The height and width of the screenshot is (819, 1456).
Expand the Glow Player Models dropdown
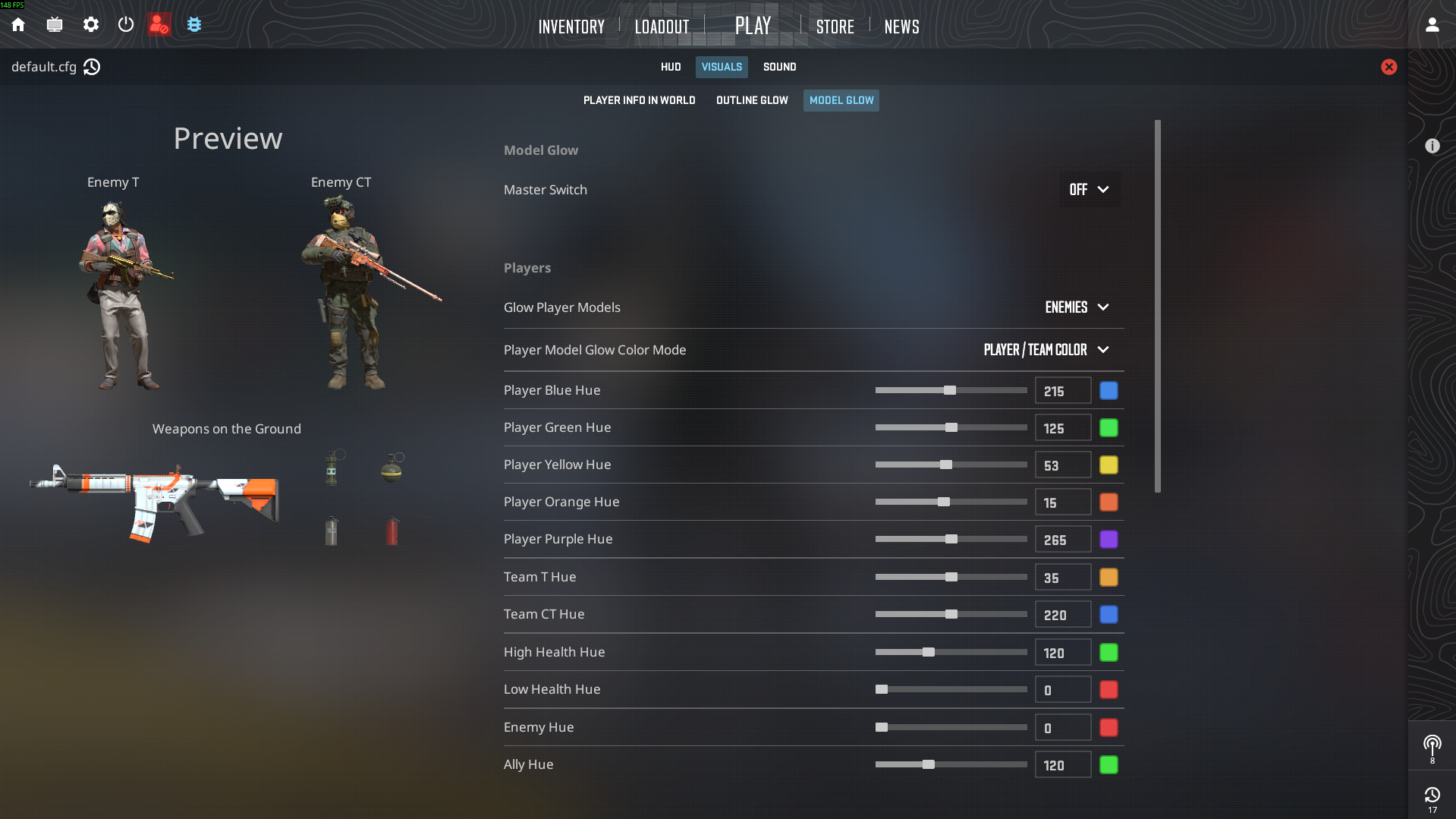tap(1077, 307)
